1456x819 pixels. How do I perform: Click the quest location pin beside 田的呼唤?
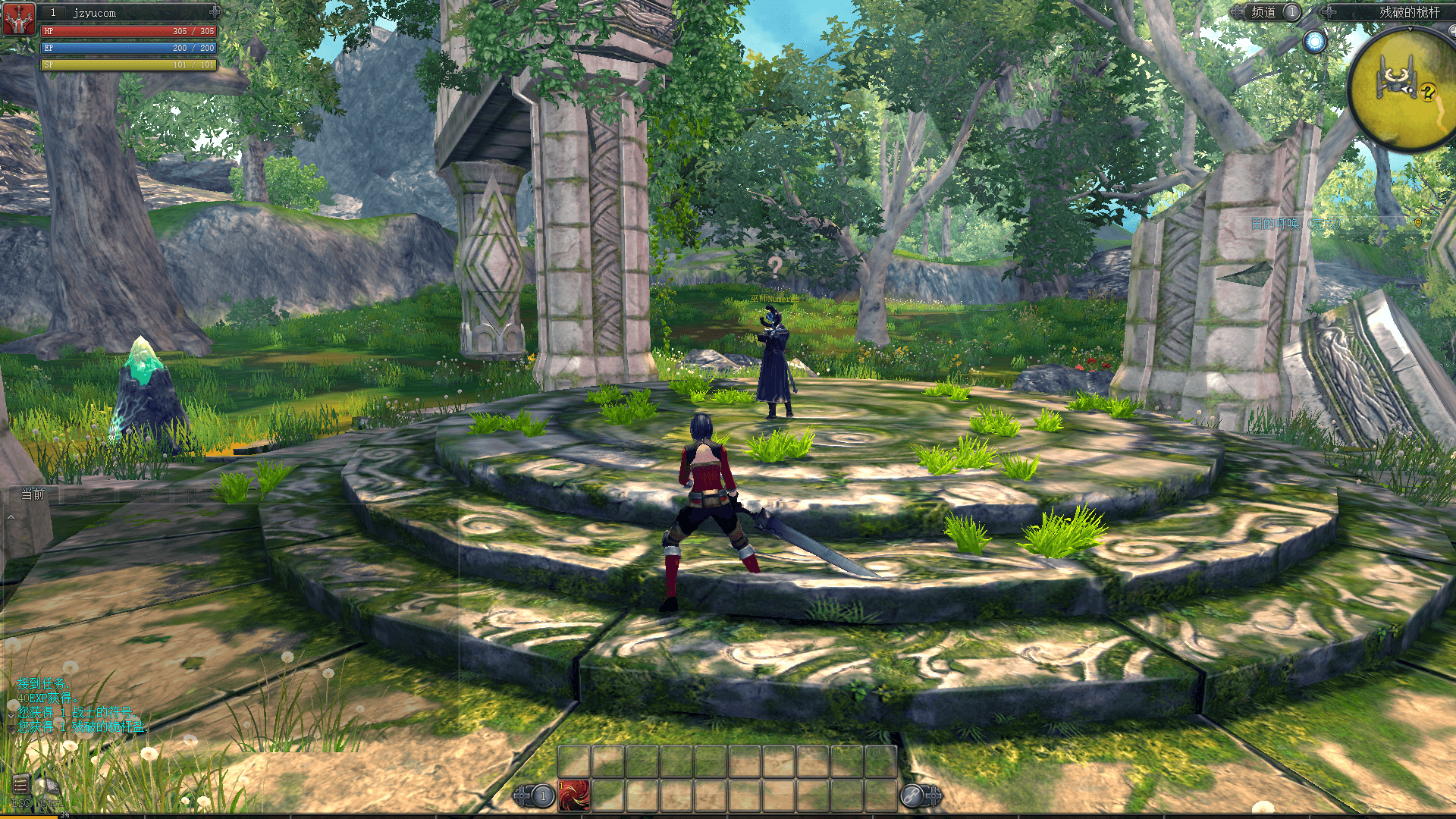pos(1417,223)
